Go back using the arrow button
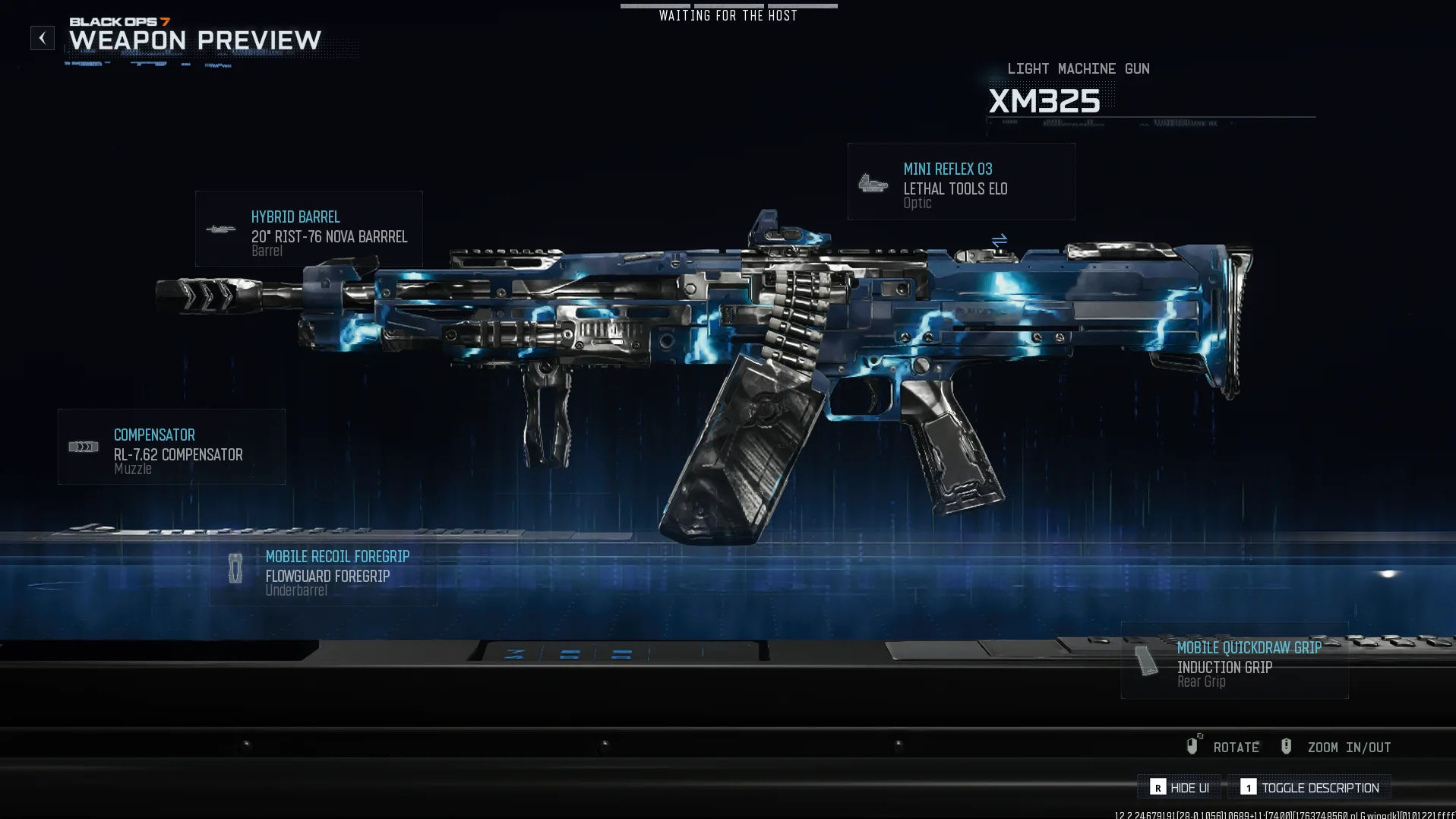The width and height of the screenshot is (1456, 819). pyautogui.click(x=43, y=38)
